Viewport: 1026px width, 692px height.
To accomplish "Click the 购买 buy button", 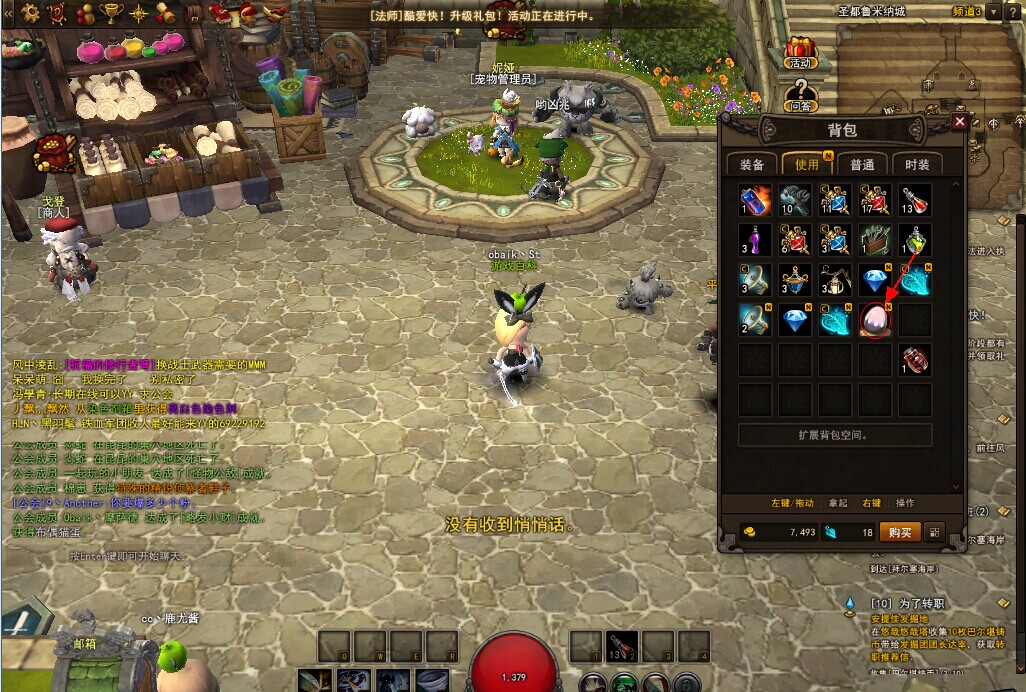I will [x=900, y=532].
